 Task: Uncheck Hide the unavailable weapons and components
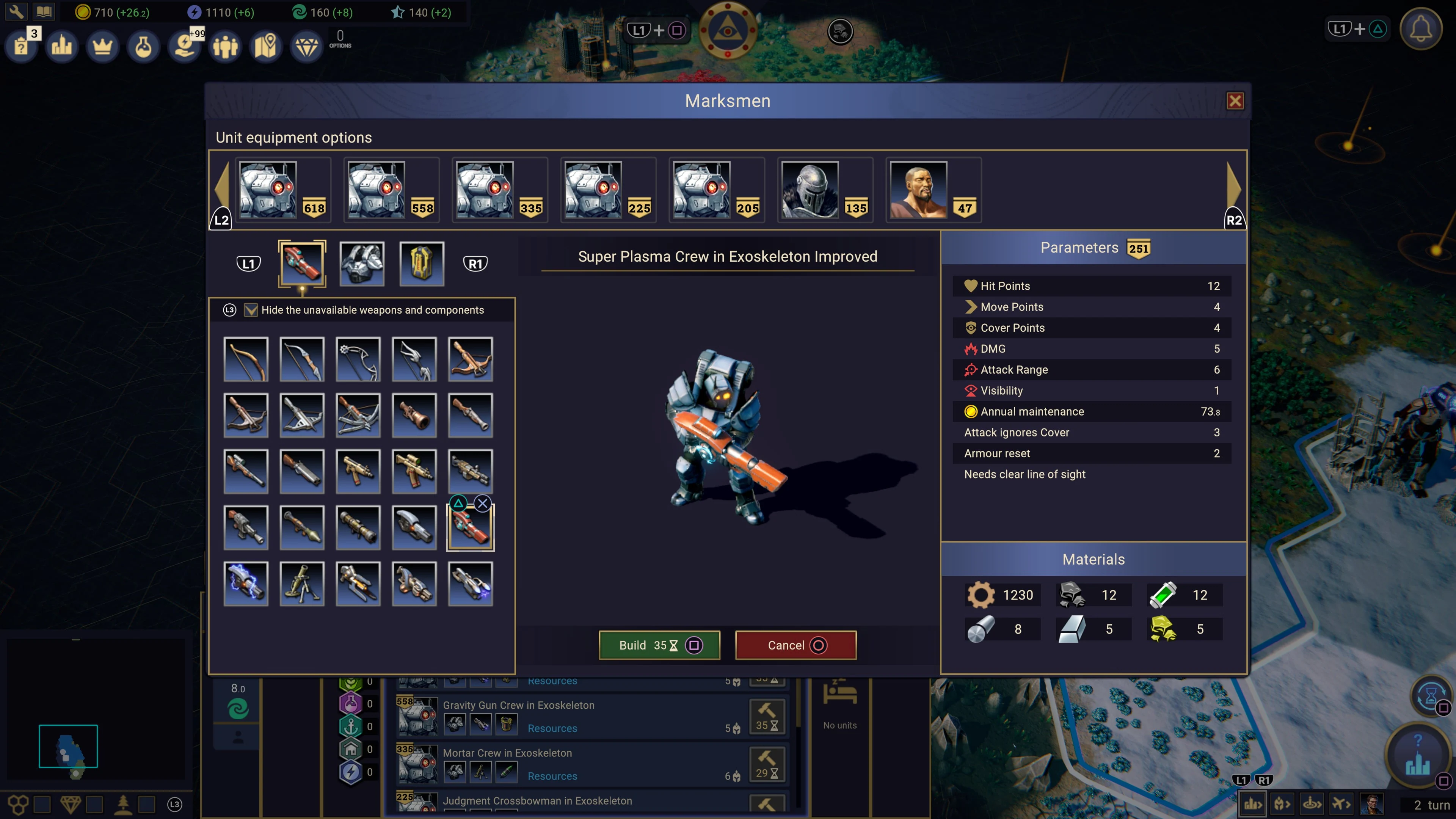pyautogui.click(x=250, y=310)
